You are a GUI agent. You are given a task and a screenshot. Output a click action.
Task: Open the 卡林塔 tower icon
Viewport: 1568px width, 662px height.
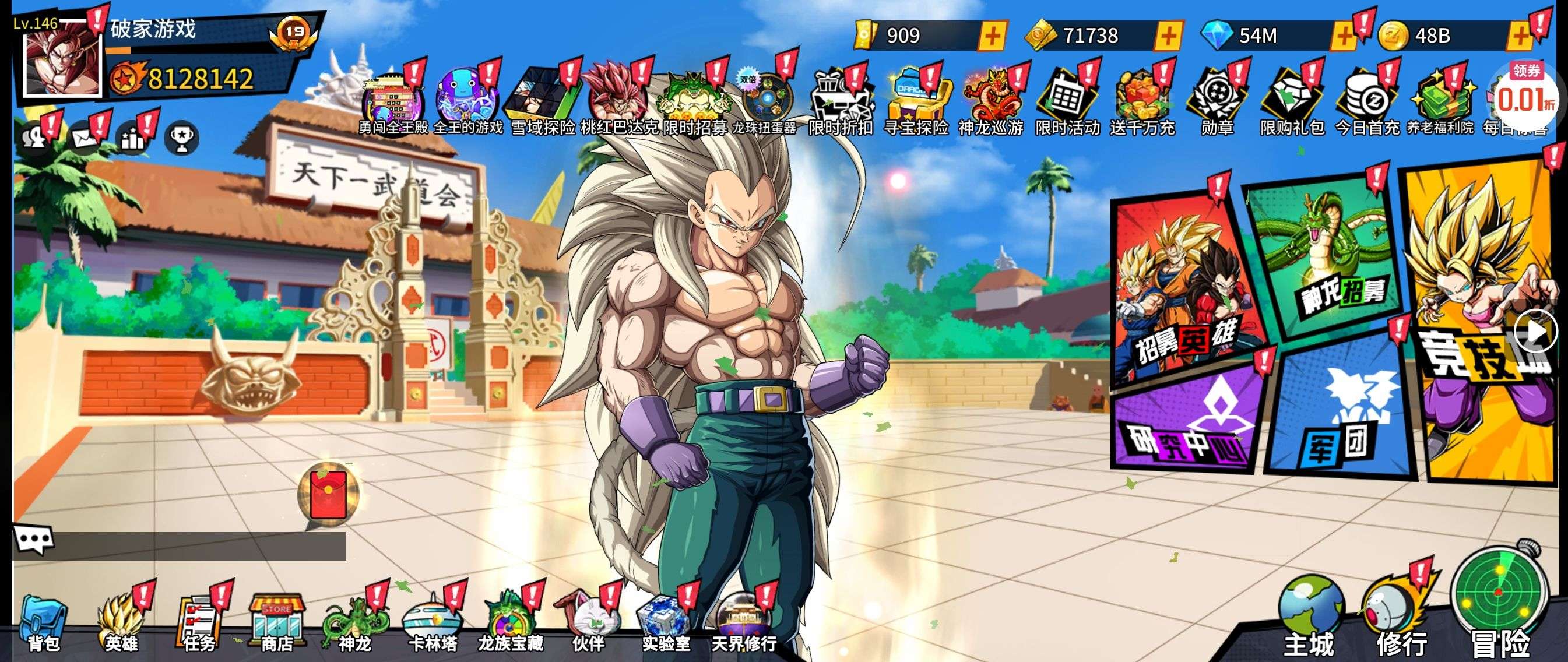[x=432, y=624]
